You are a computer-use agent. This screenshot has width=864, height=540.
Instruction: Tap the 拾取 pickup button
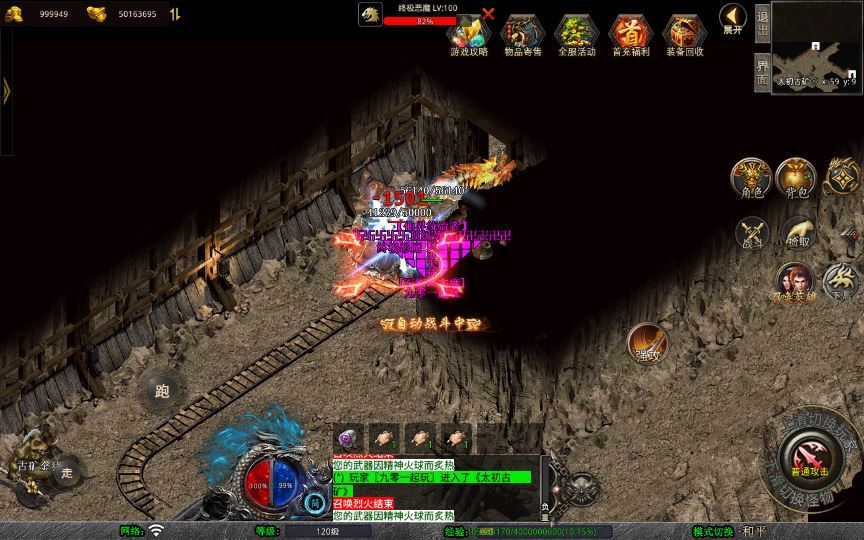pos(797,232)
